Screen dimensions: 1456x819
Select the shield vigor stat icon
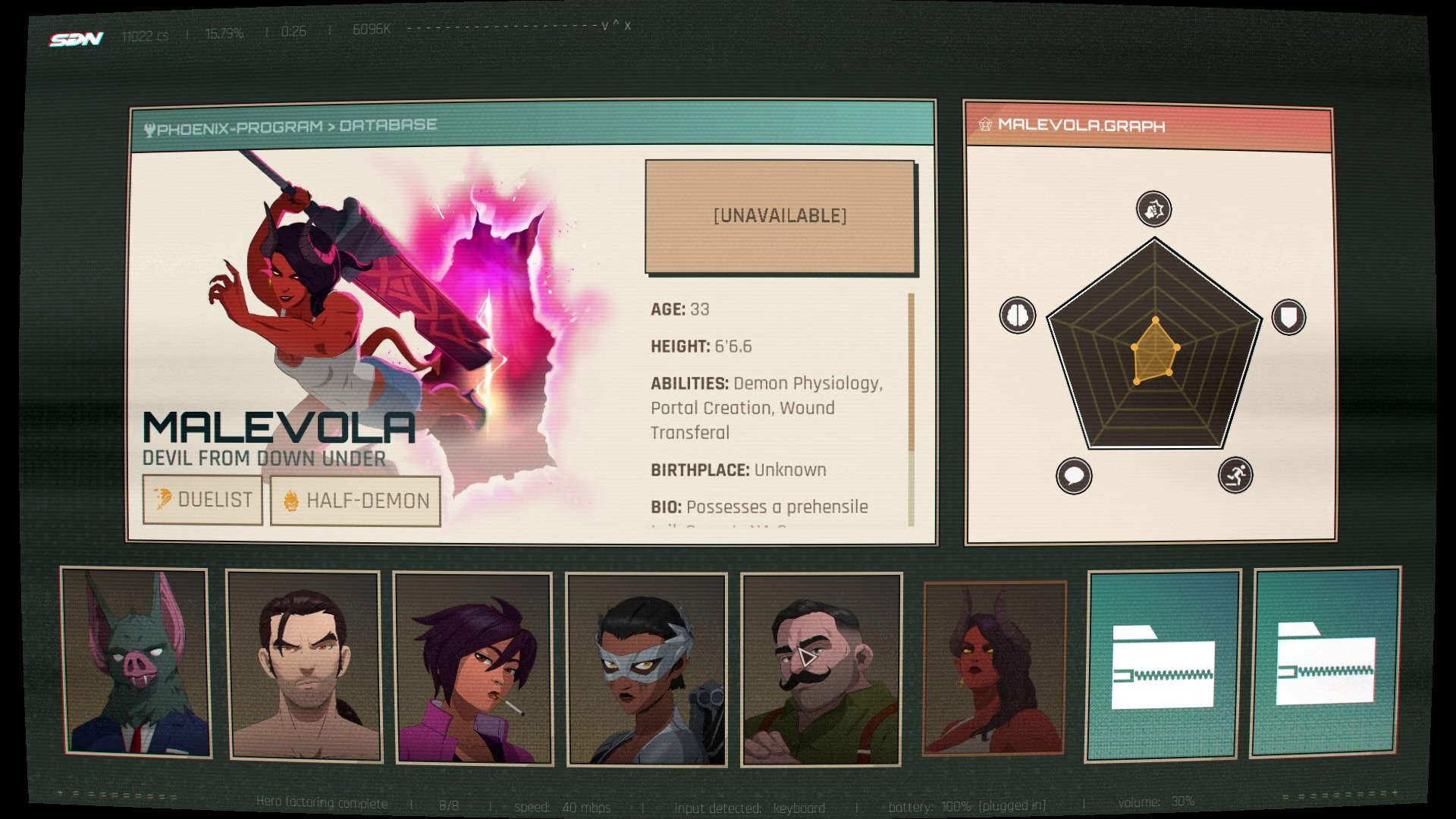coord(1288,316)
